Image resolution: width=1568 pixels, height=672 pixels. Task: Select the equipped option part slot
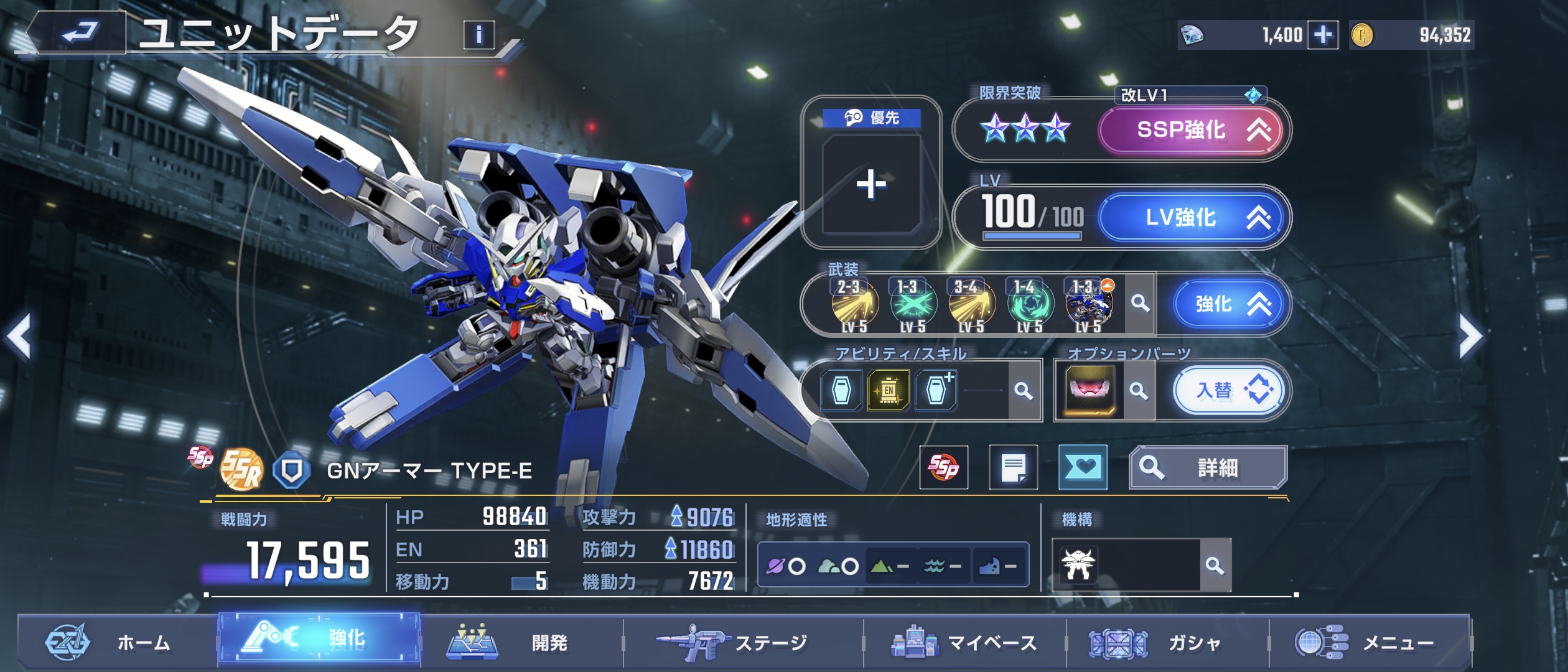point(1090,391)
